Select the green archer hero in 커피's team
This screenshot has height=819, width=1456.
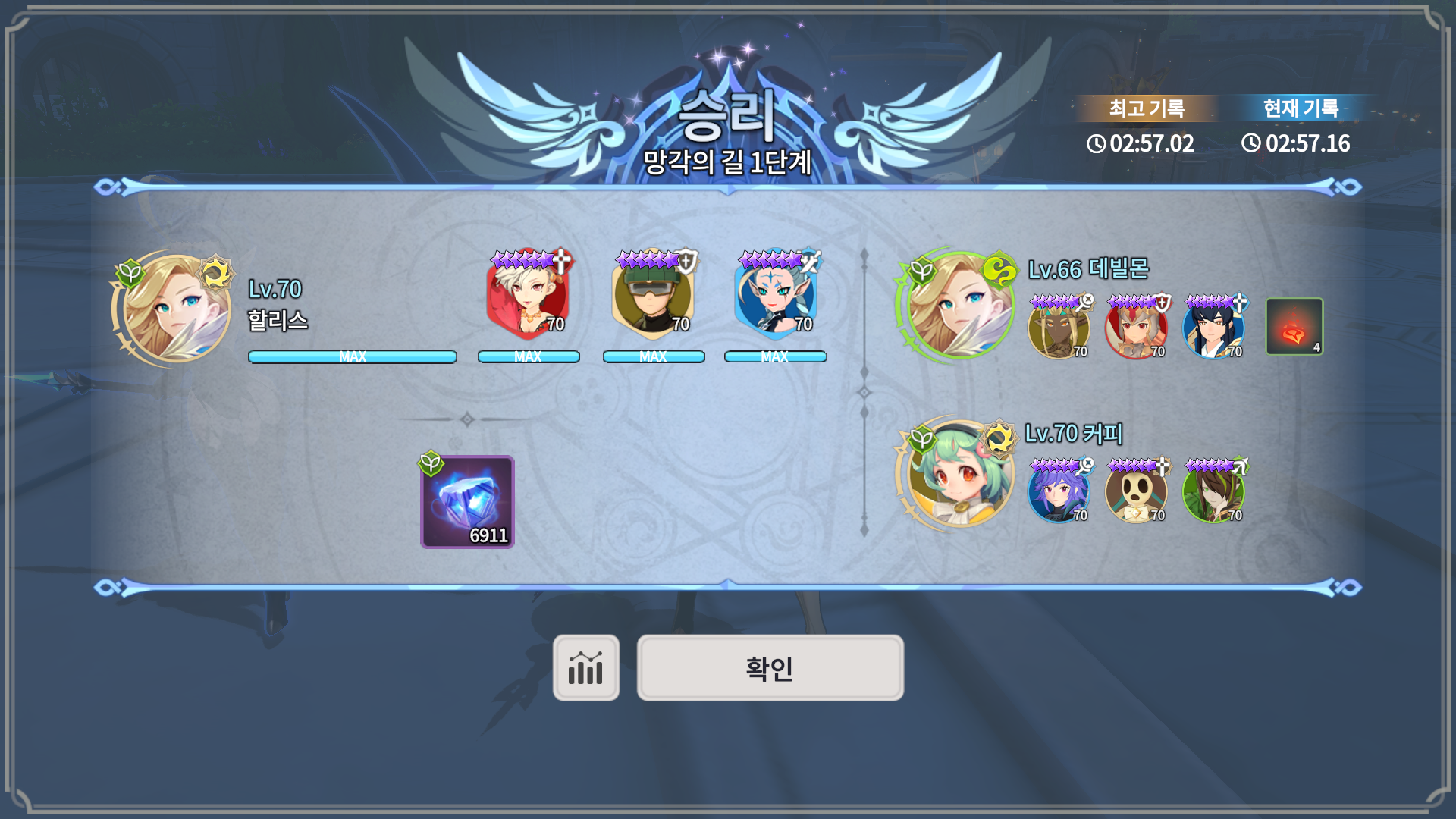1213,491
